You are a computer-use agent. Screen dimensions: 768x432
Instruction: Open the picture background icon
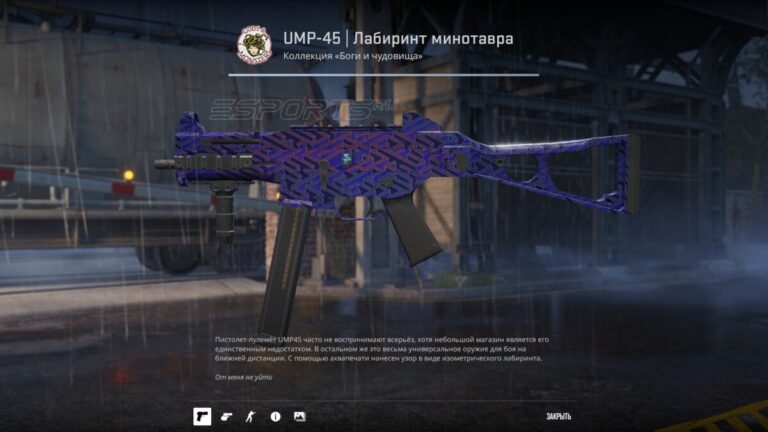[x=299, y=416]
